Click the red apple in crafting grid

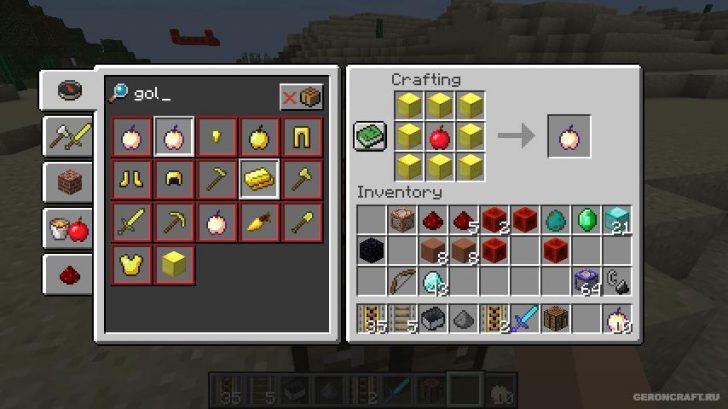[x=438, y=137]
